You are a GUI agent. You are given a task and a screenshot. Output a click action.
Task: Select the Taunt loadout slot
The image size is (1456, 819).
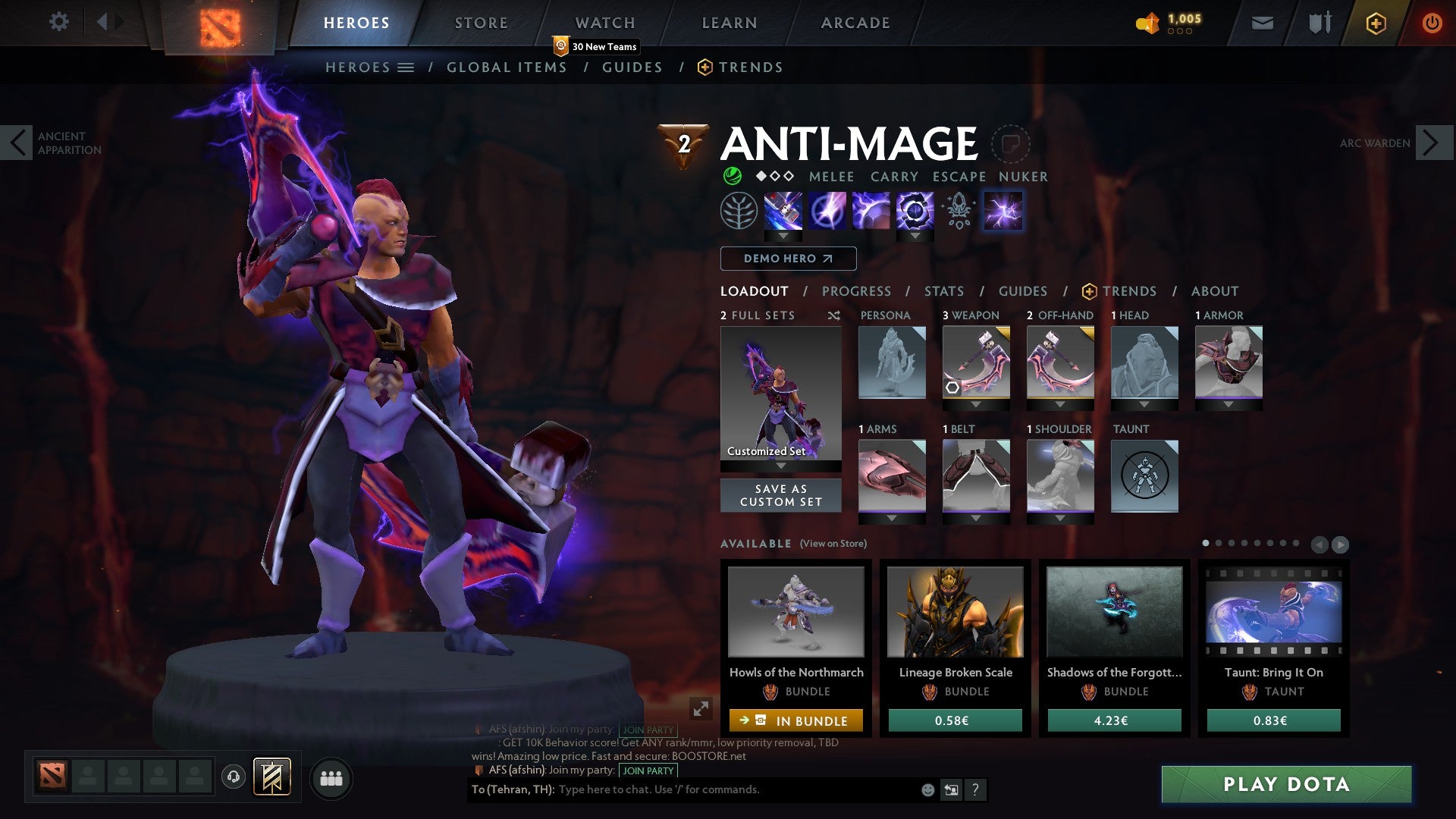tap(1144, 476)
